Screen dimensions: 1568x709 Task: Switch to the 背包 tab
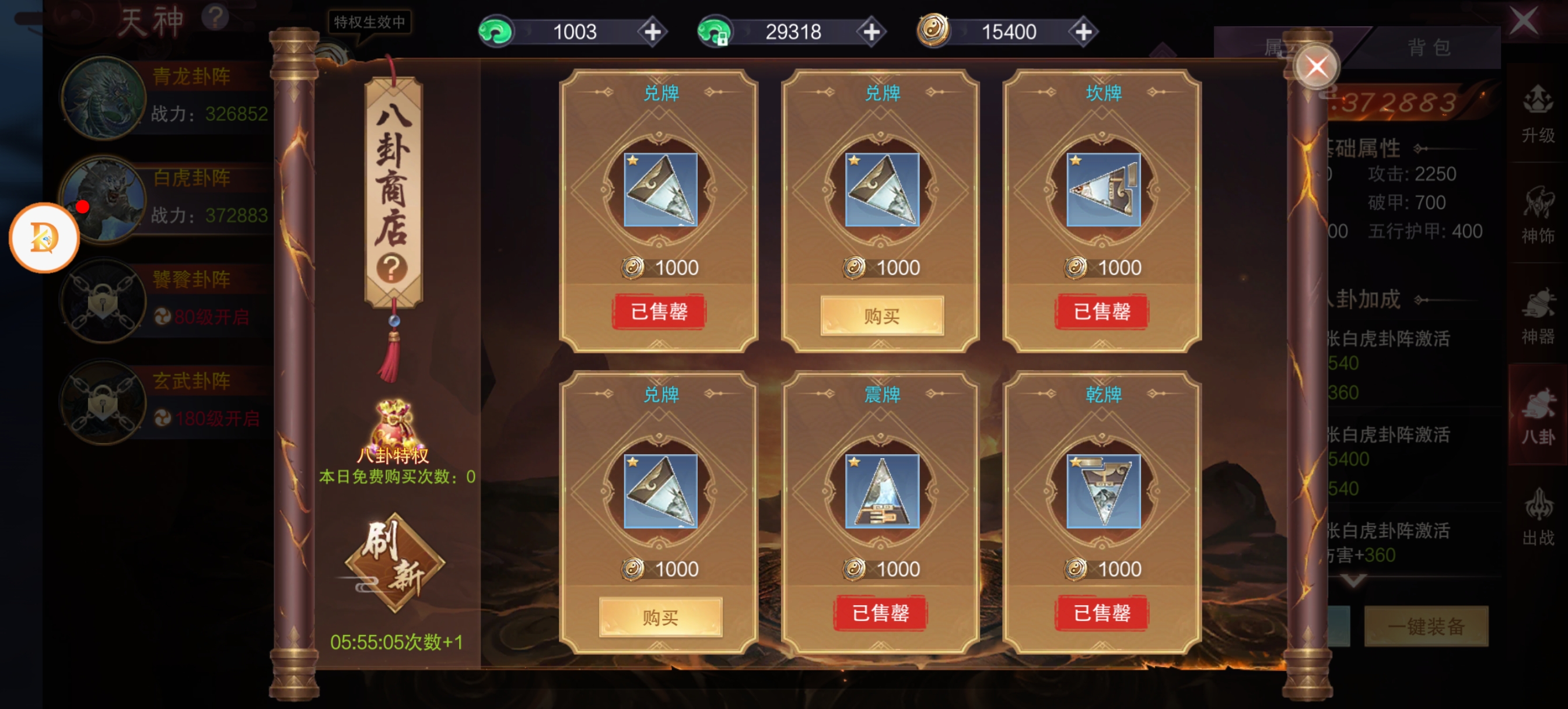tap(1428, 47)
